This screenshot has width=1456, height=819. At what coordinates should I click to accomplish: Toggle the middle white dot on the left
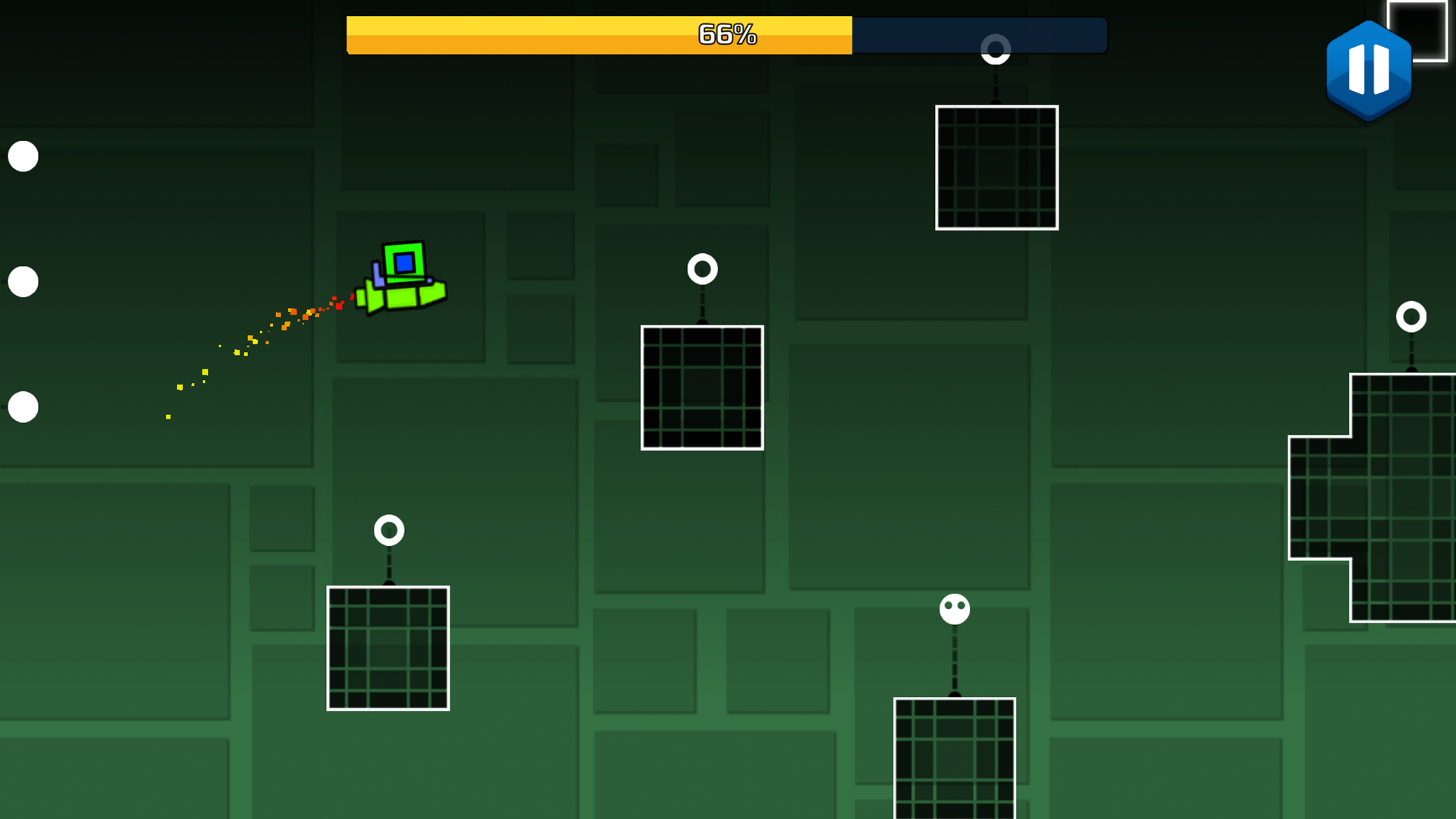(x=23, y=281)
